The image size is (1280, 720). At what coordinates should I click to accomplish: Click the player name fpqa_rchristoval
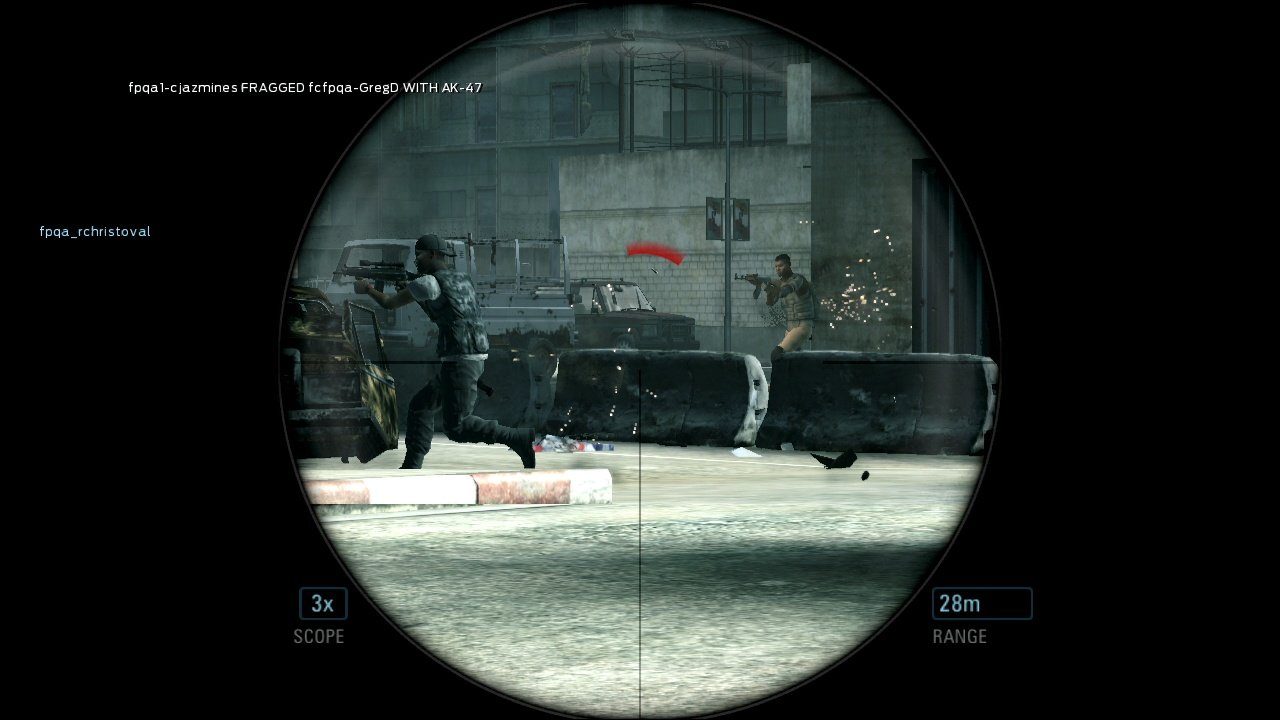[x=94, y=231]
